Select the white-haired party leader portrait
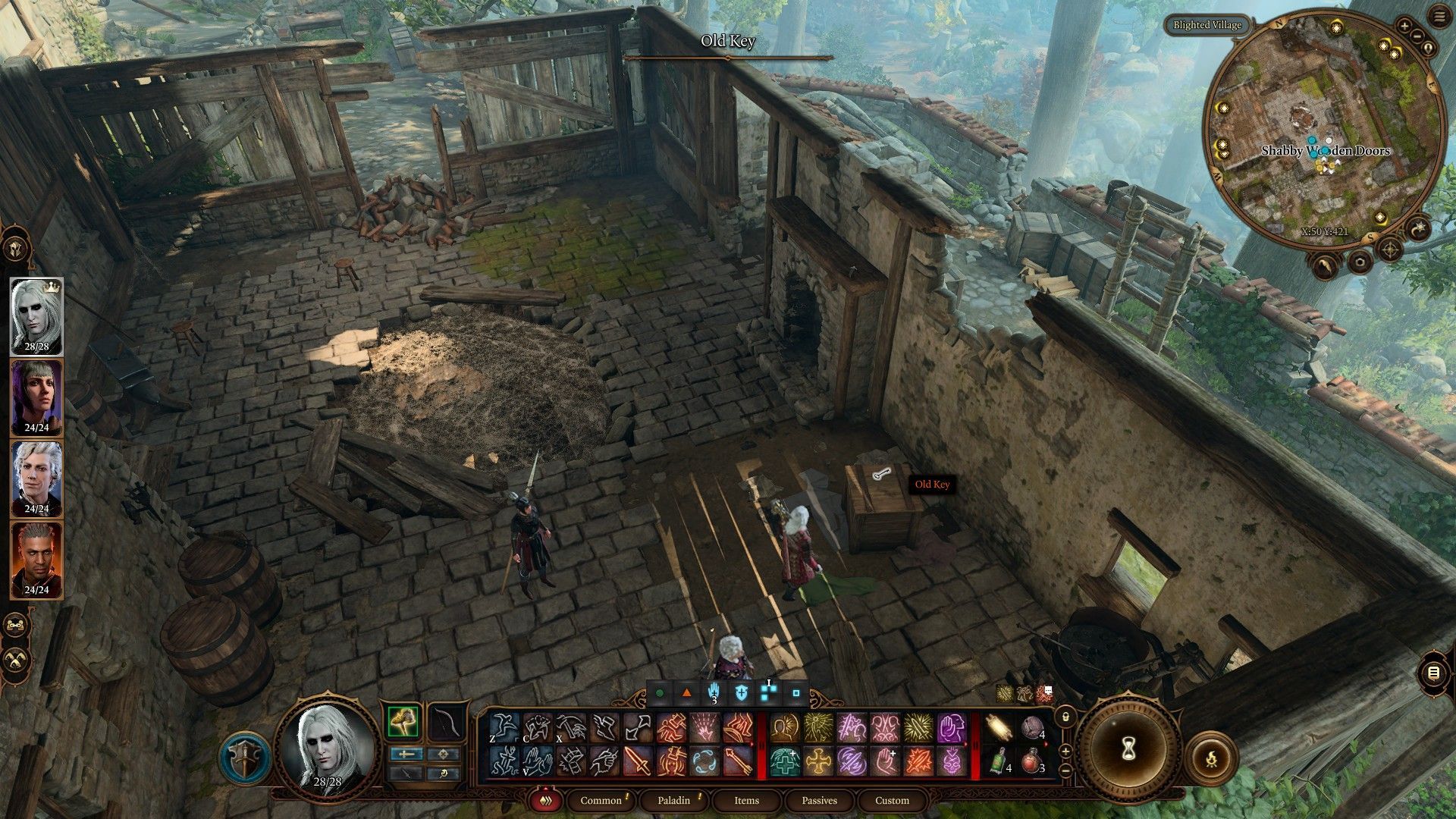 click(x=36, y=313)
